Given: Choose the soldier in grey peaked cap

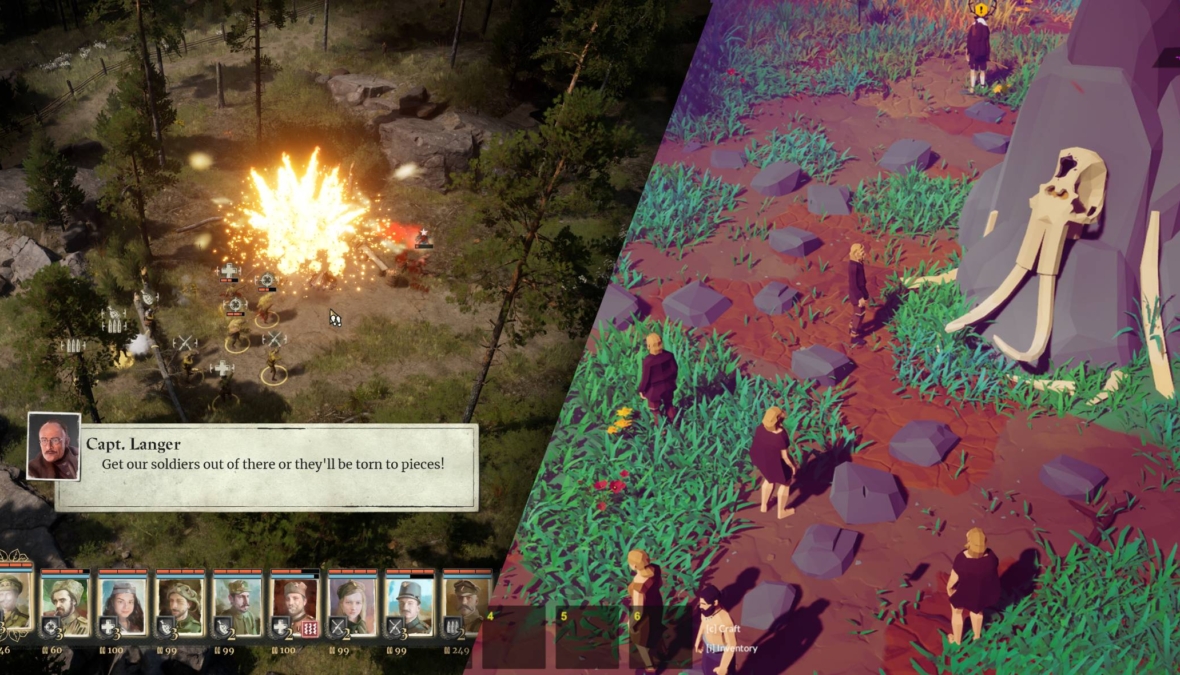Looking at the screenshot, I should pos(410,601).
